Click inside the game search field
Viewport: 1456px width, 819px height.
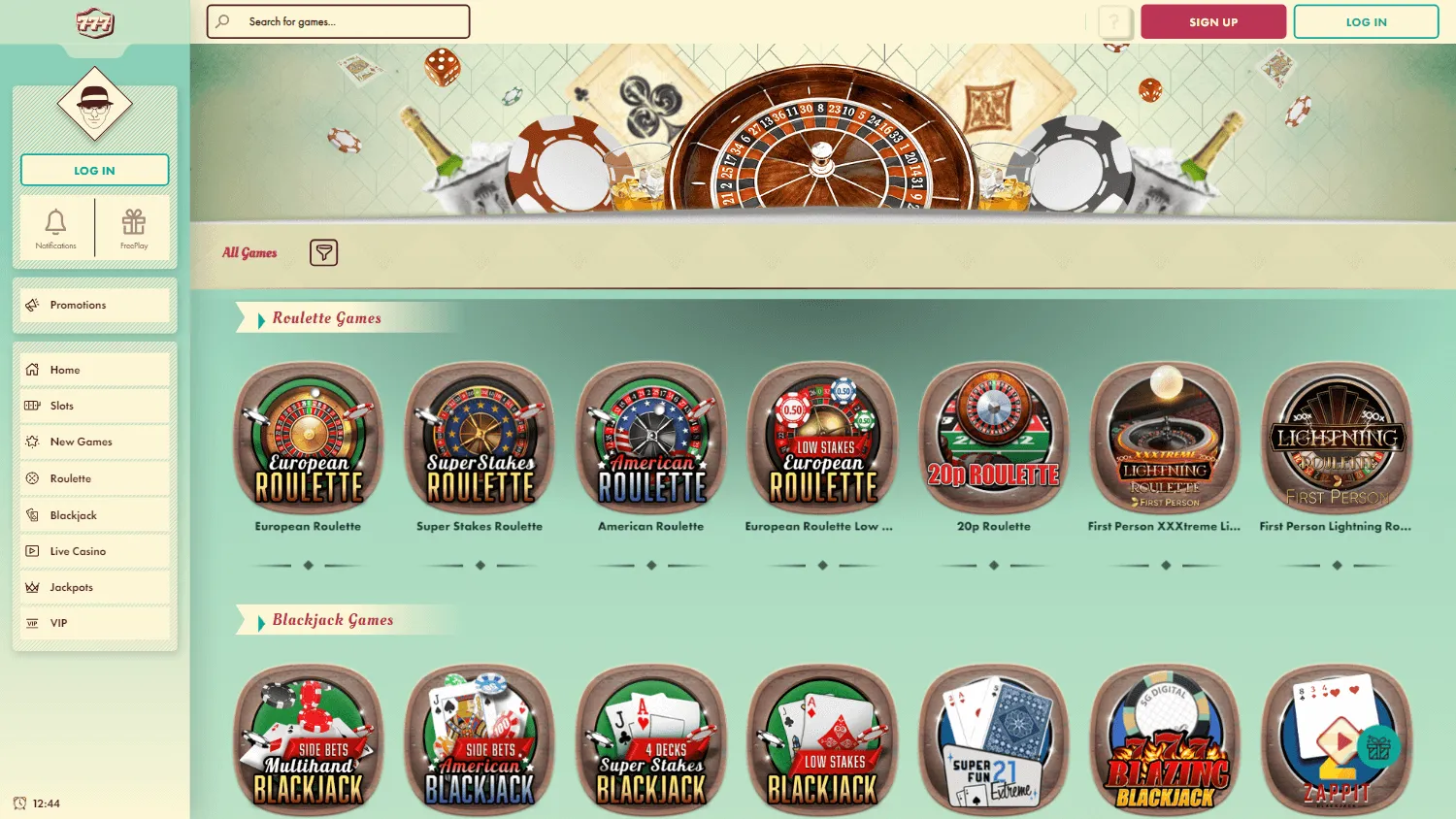coord(337,21)
